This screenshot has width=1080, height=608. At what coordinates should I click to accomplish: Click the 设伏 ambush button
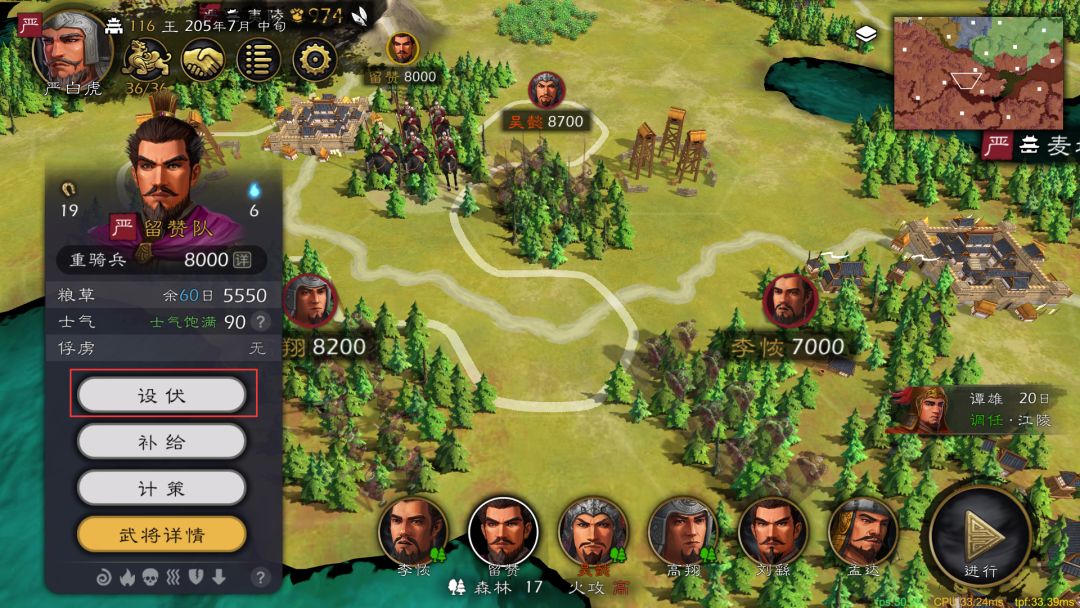[161, 395]
